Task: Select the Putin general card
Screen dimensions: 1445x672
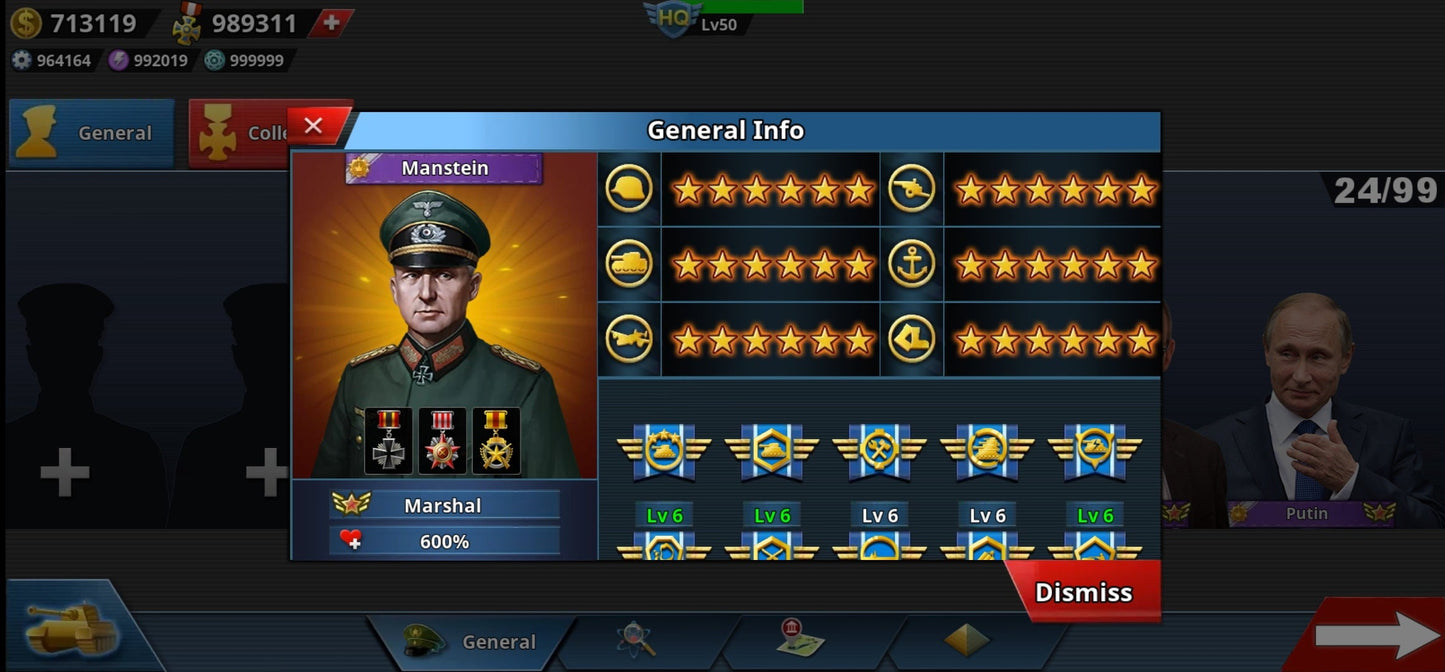Action: coord(1310,410)
